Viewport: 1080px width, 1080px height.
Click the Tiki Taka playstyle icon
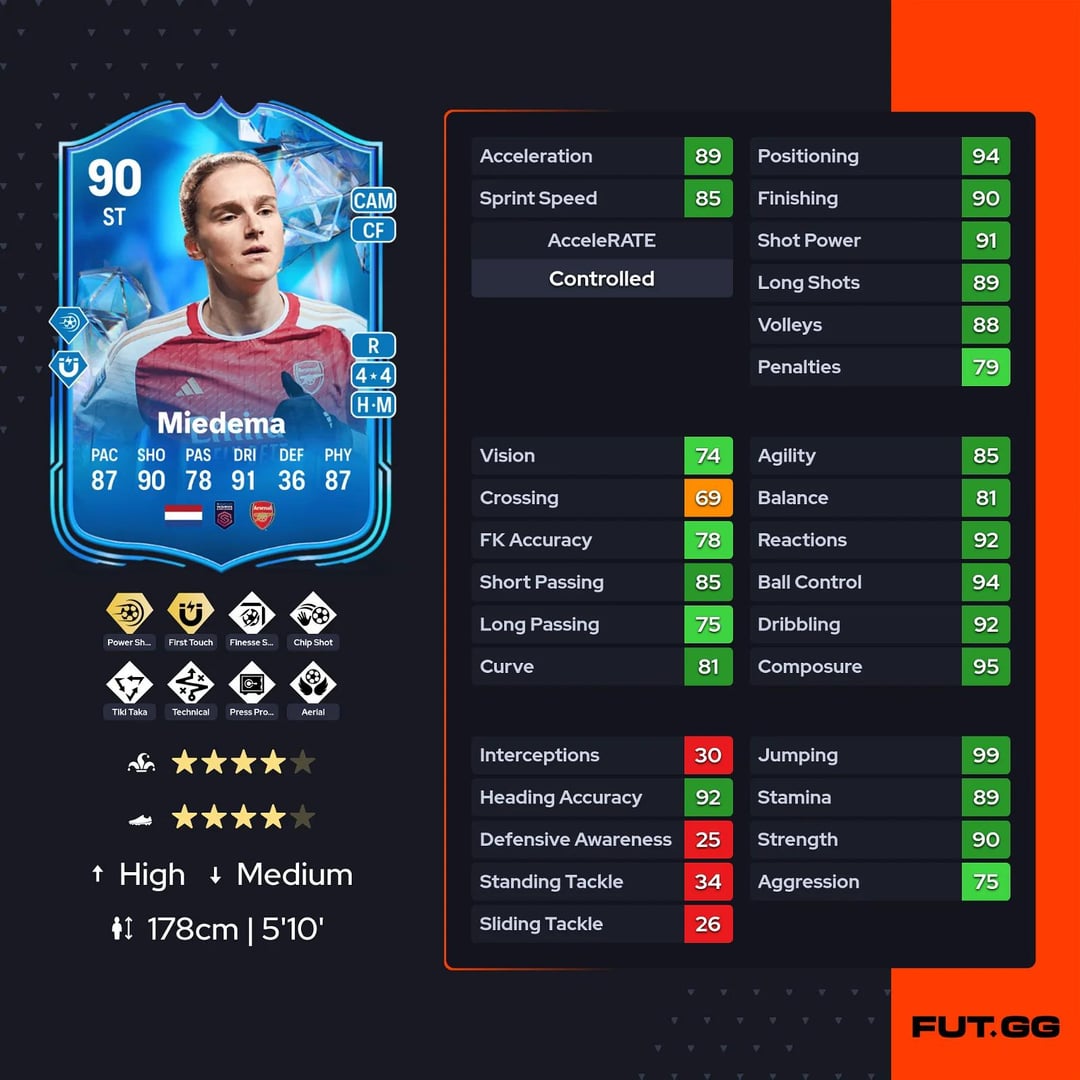pos(130,684)
